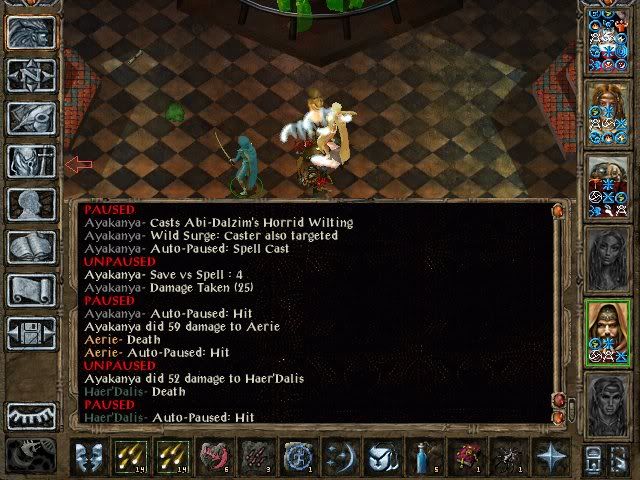Show the character record sheet

(30, 204)
